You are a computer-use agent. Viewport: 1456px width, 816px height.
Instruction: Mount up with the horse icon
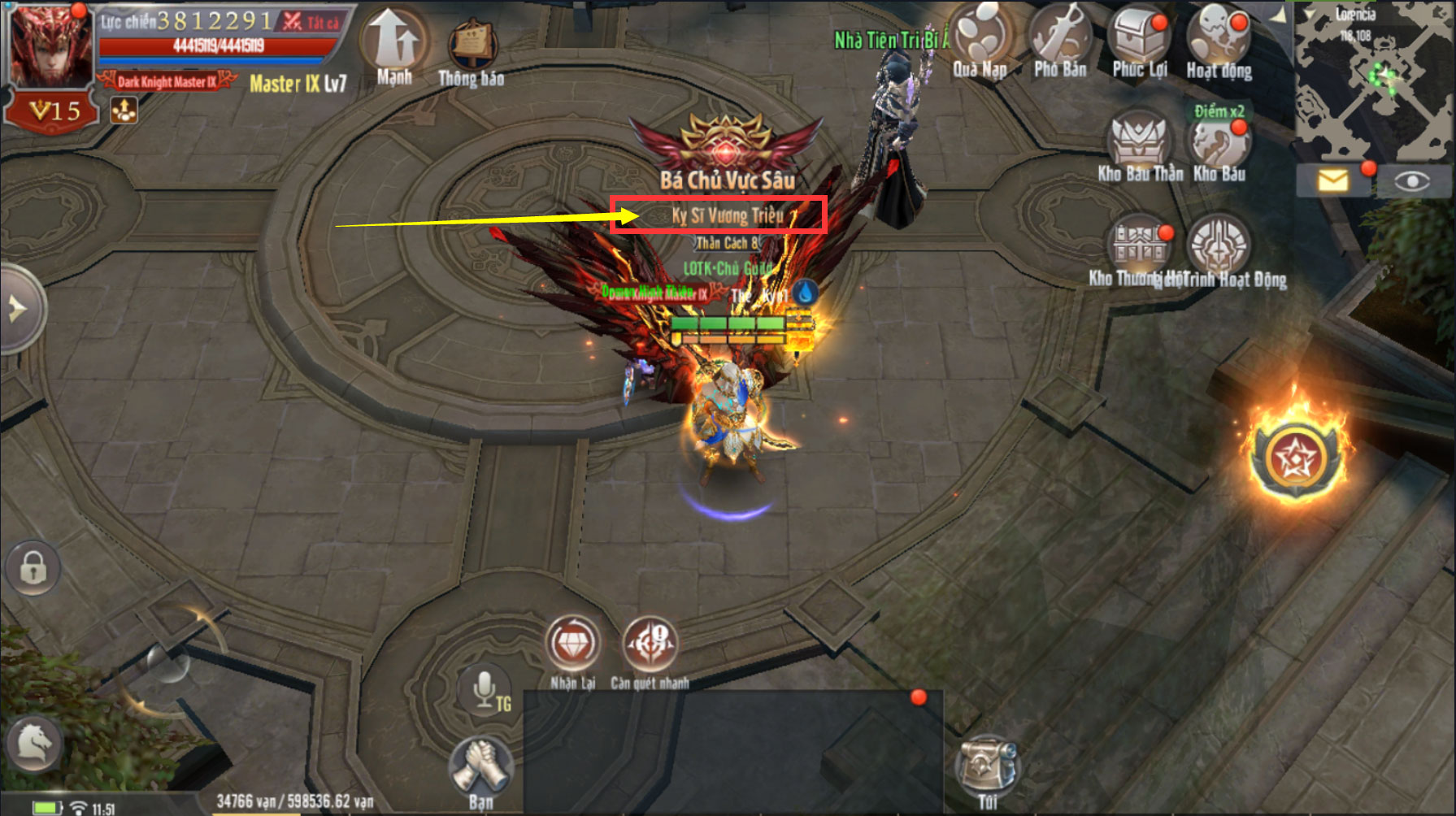pos(34,743)
